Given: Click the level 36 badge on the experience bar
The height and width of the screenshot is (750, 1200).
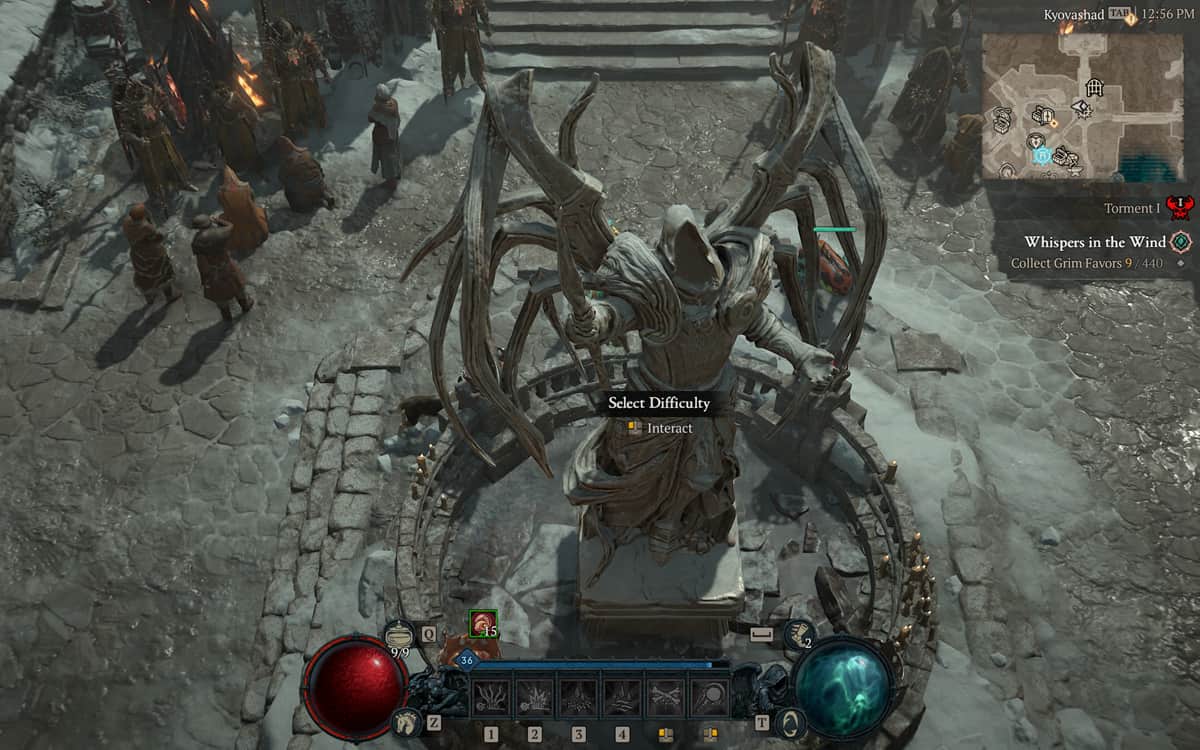Looking at the screenshot, I should tap(467, 660).
